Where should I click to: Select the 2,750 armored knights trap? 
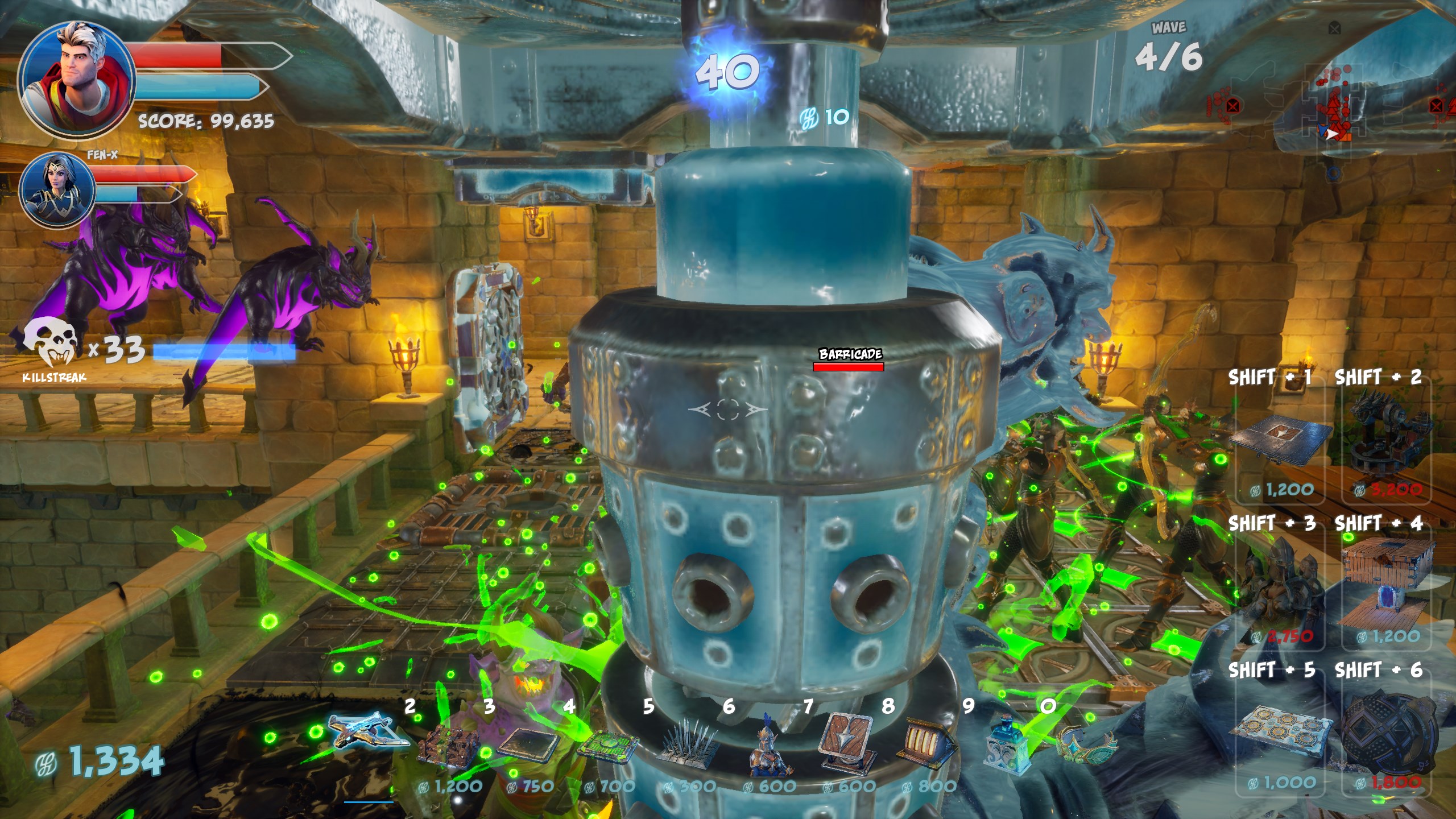[x=1283, y=586]
